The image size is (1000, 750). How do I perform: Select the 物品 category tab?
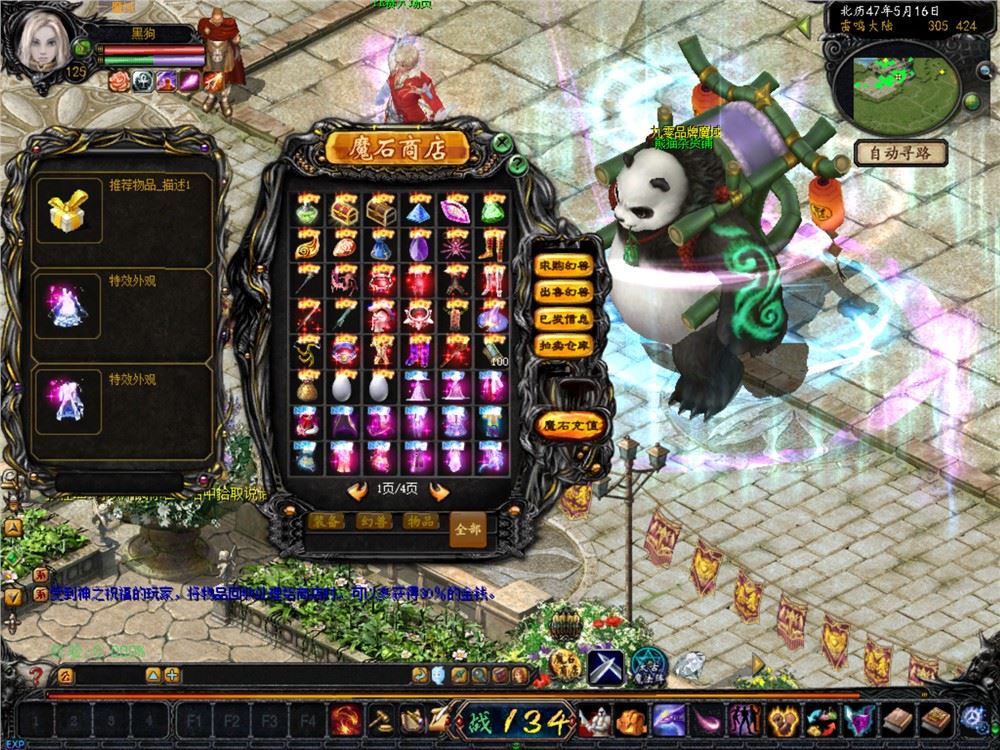point(420,521)
